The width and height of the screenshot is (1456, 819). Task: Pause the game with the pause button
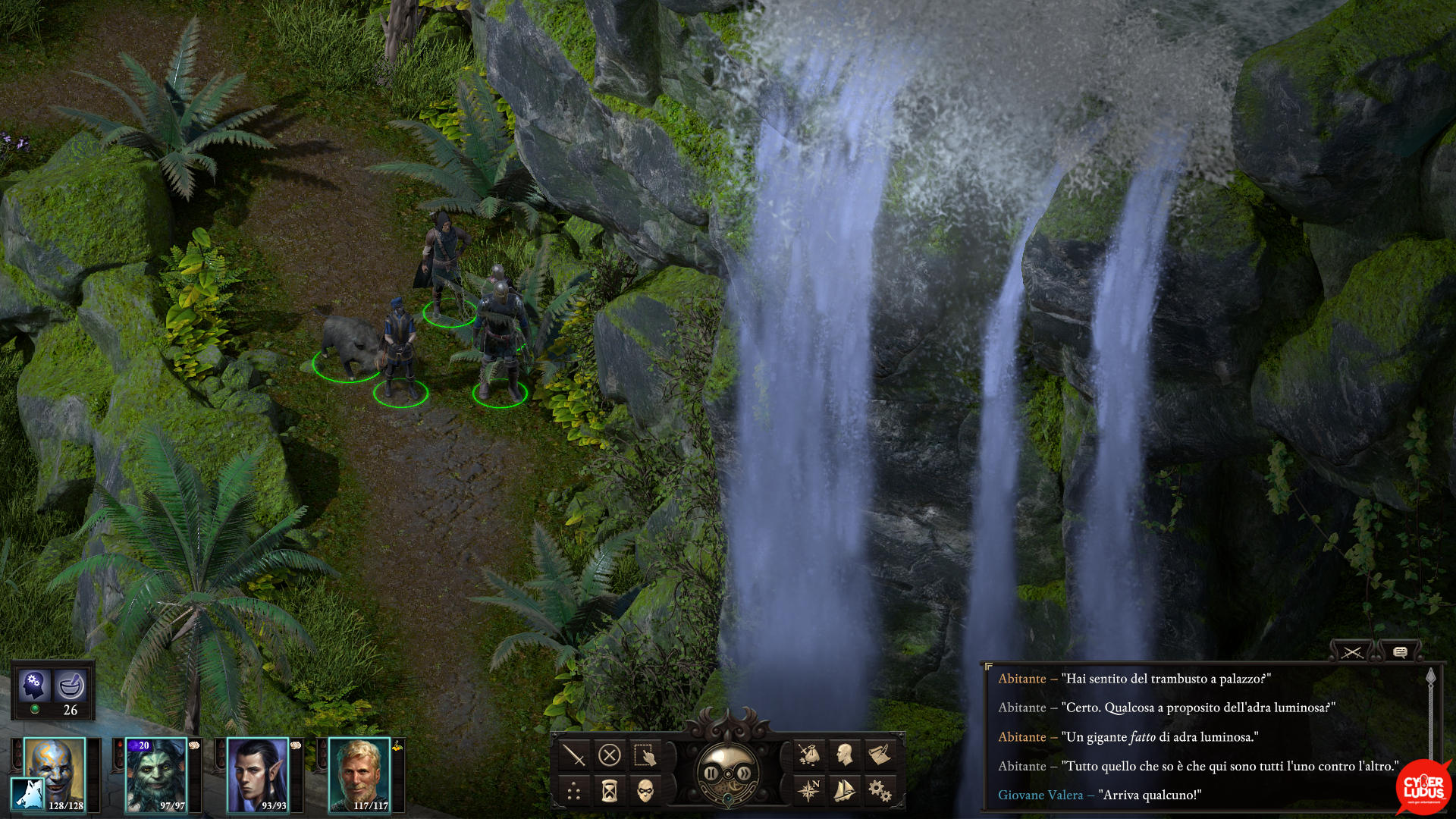coord(711,773)
